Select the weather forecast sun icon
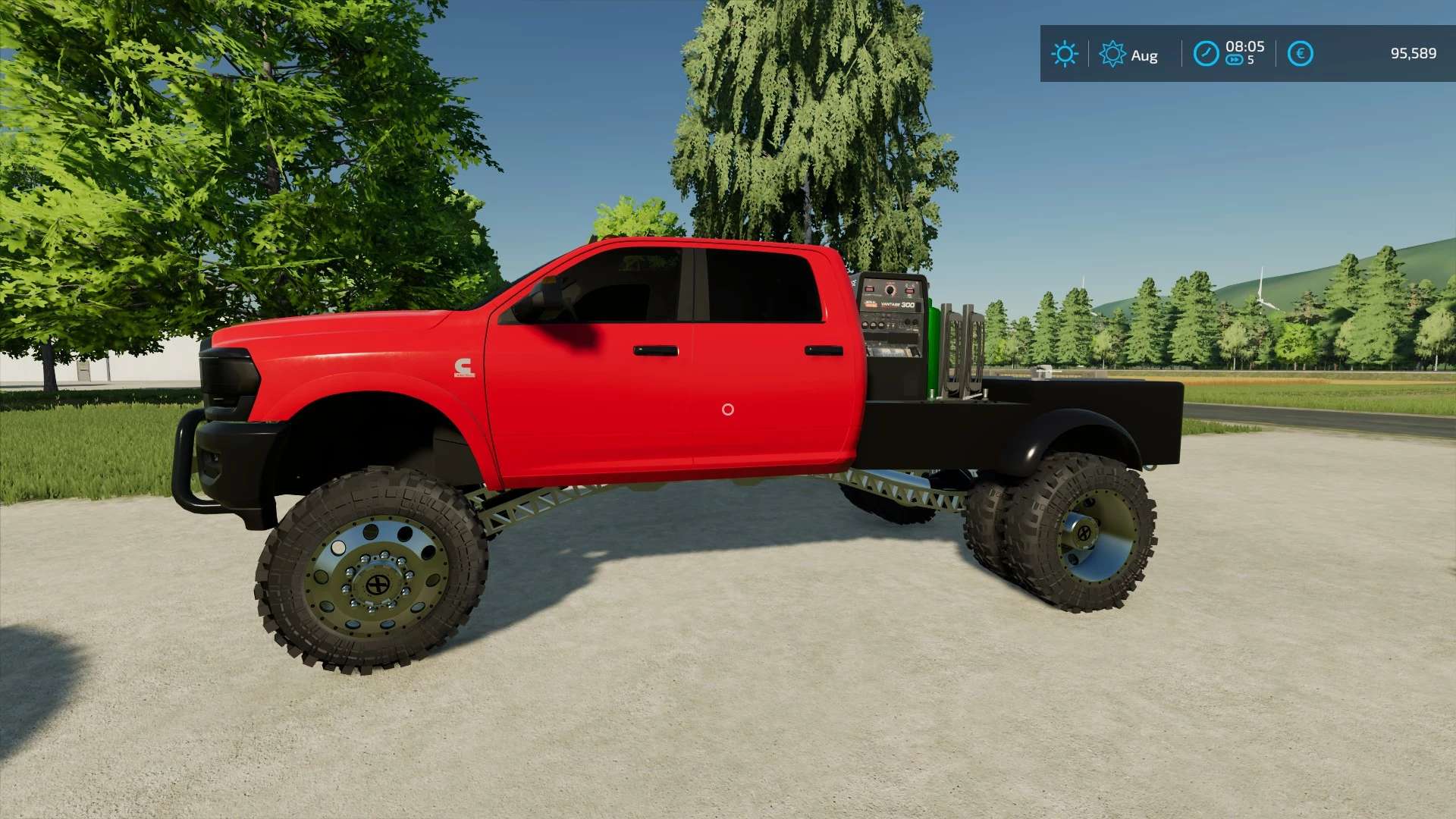The height and width of the screenshot is (819, 1456). coord(1112,54)
